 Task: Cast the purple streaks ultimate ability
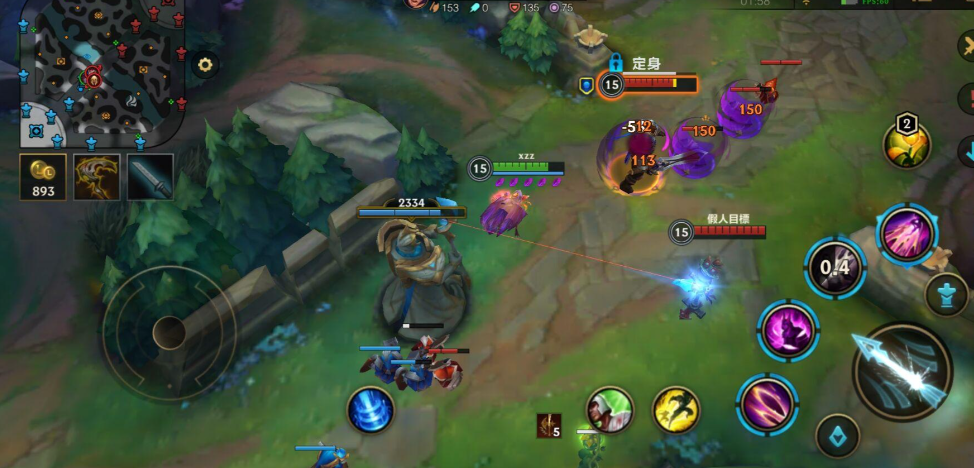[x=906, y=234]
